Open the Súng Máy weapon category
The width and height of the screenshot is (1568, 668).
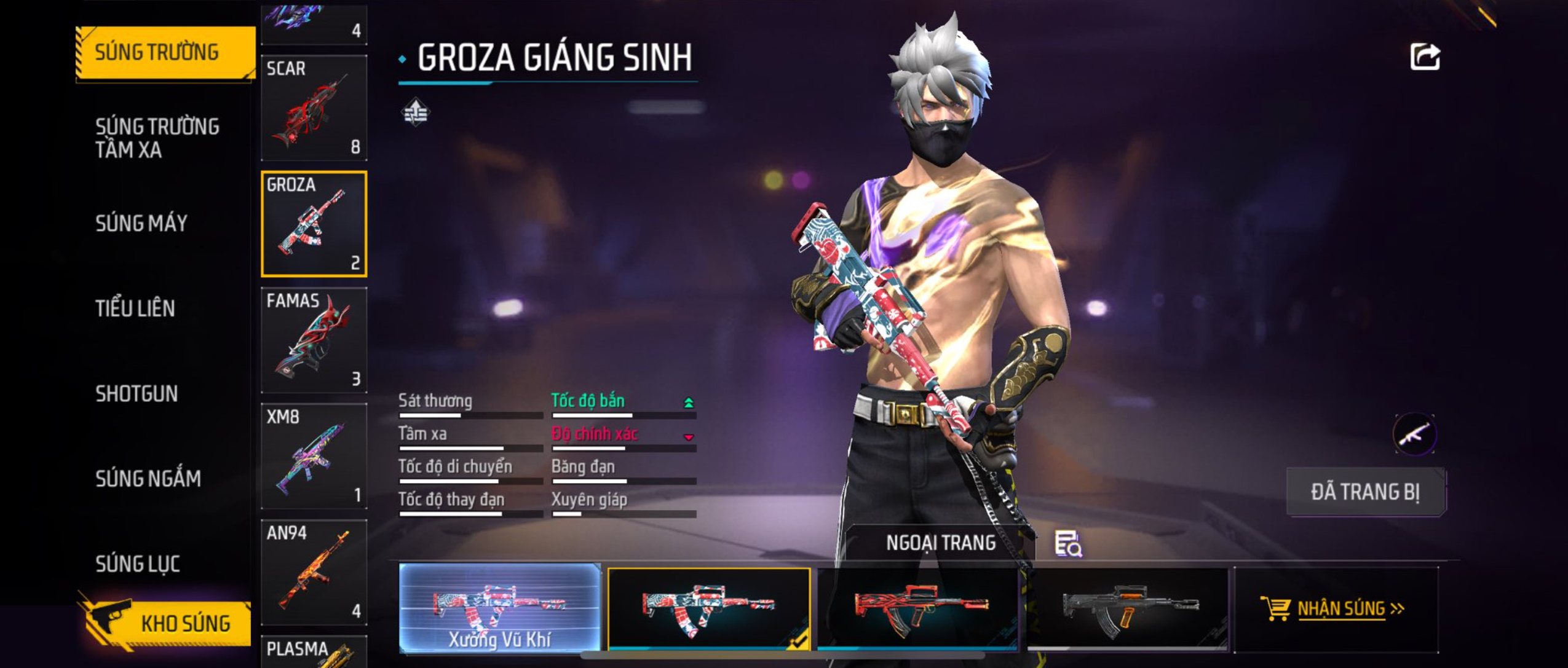point(141,223)
